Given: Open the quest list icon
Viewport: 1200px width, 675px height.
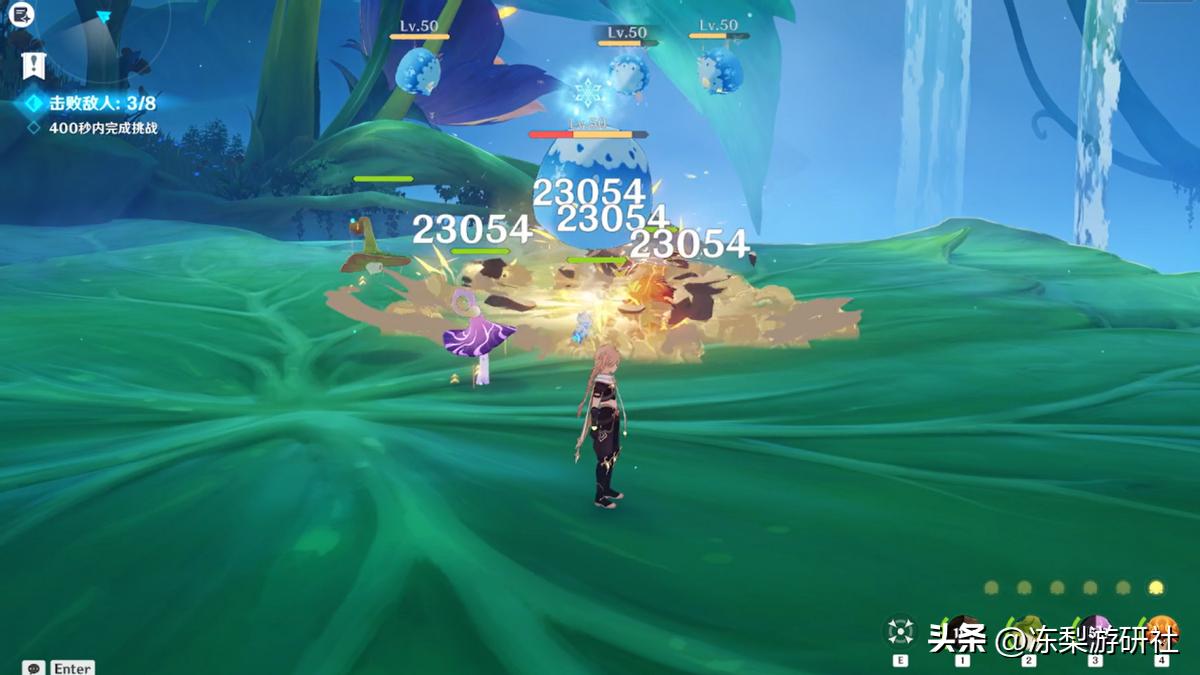Looking at the screenshot, I should (x=22, y=15).
